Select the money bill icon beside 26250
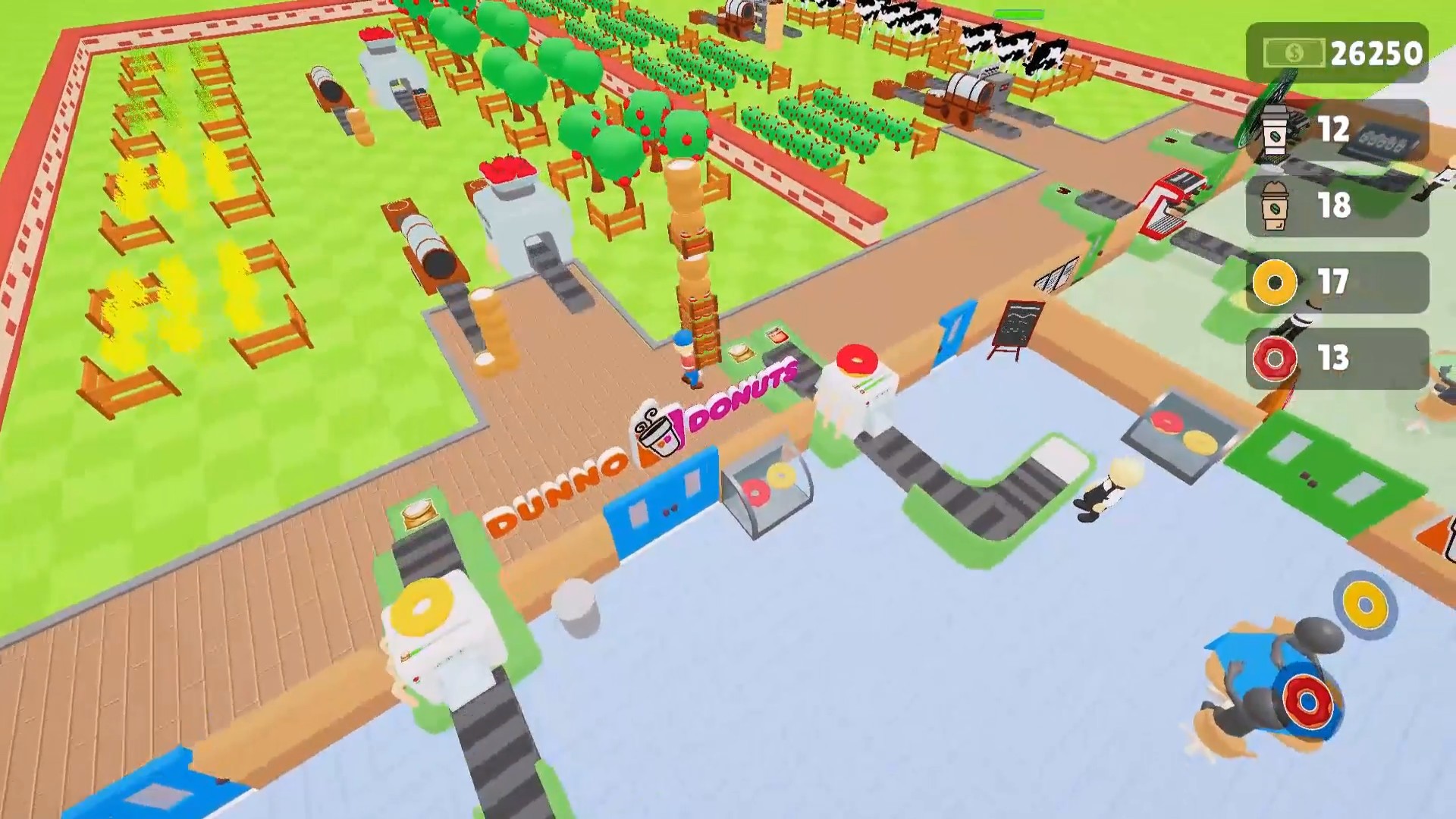This screenshot has width=1456, height=819. 1294,52
